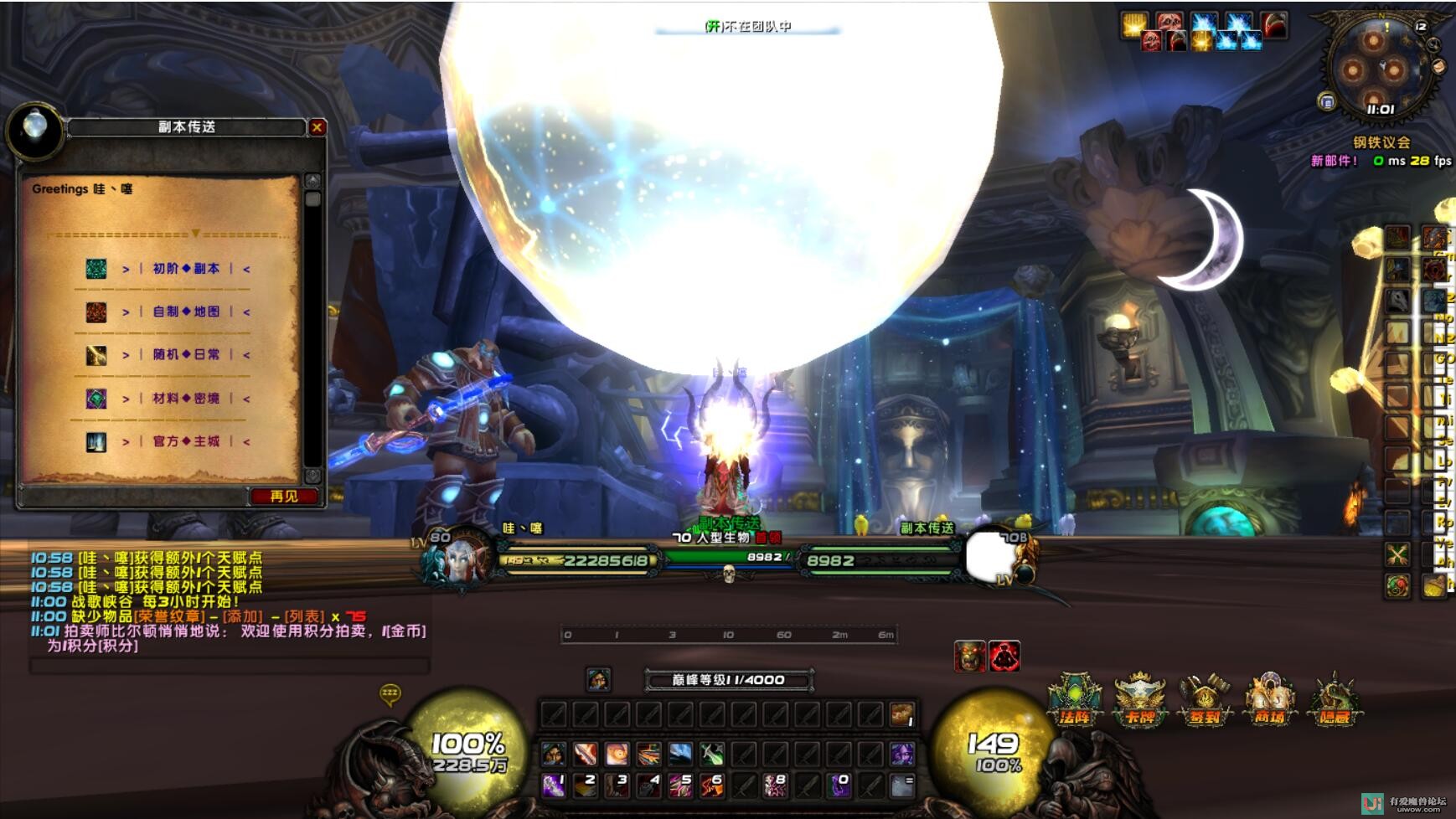Open the 商场 shop

point(1268,700)
